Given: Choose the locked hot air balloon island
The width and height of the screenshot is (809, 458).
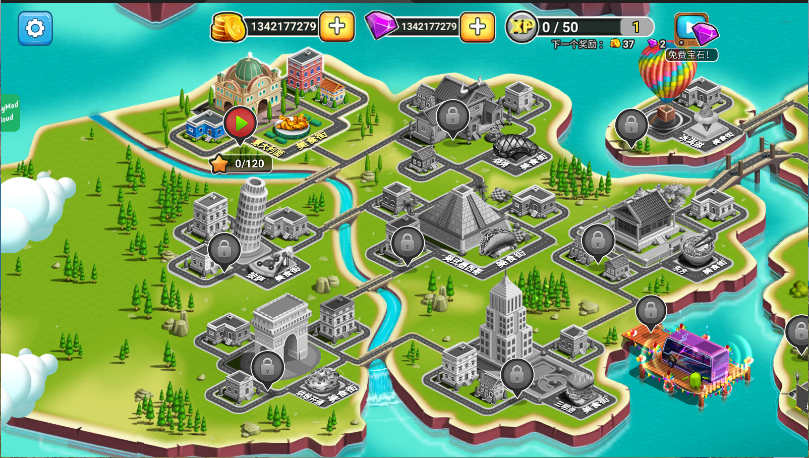Looking at the screenshot, I should 631,125.
